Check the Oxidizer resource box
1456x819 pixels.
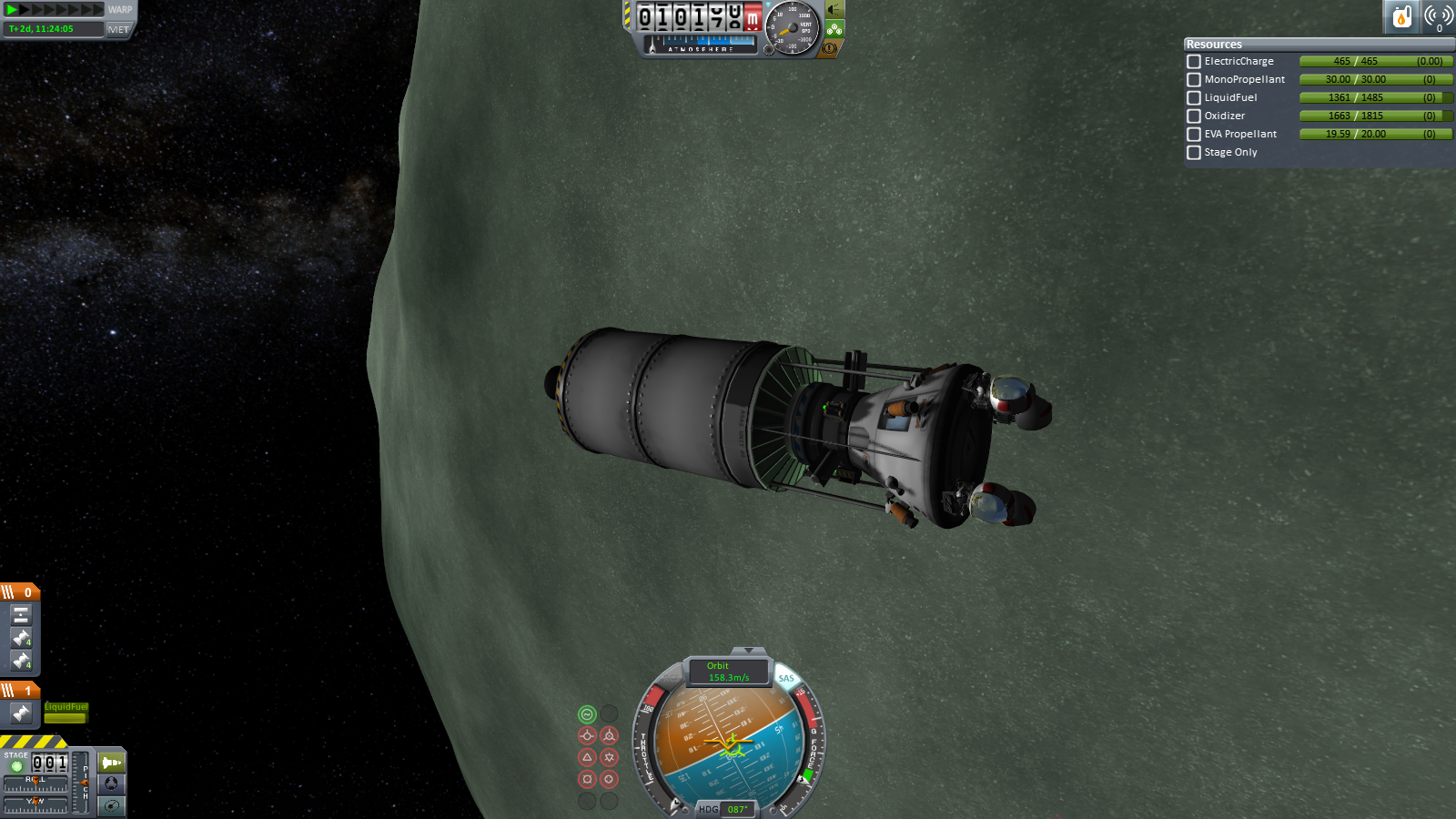[x=1194, y=116]
